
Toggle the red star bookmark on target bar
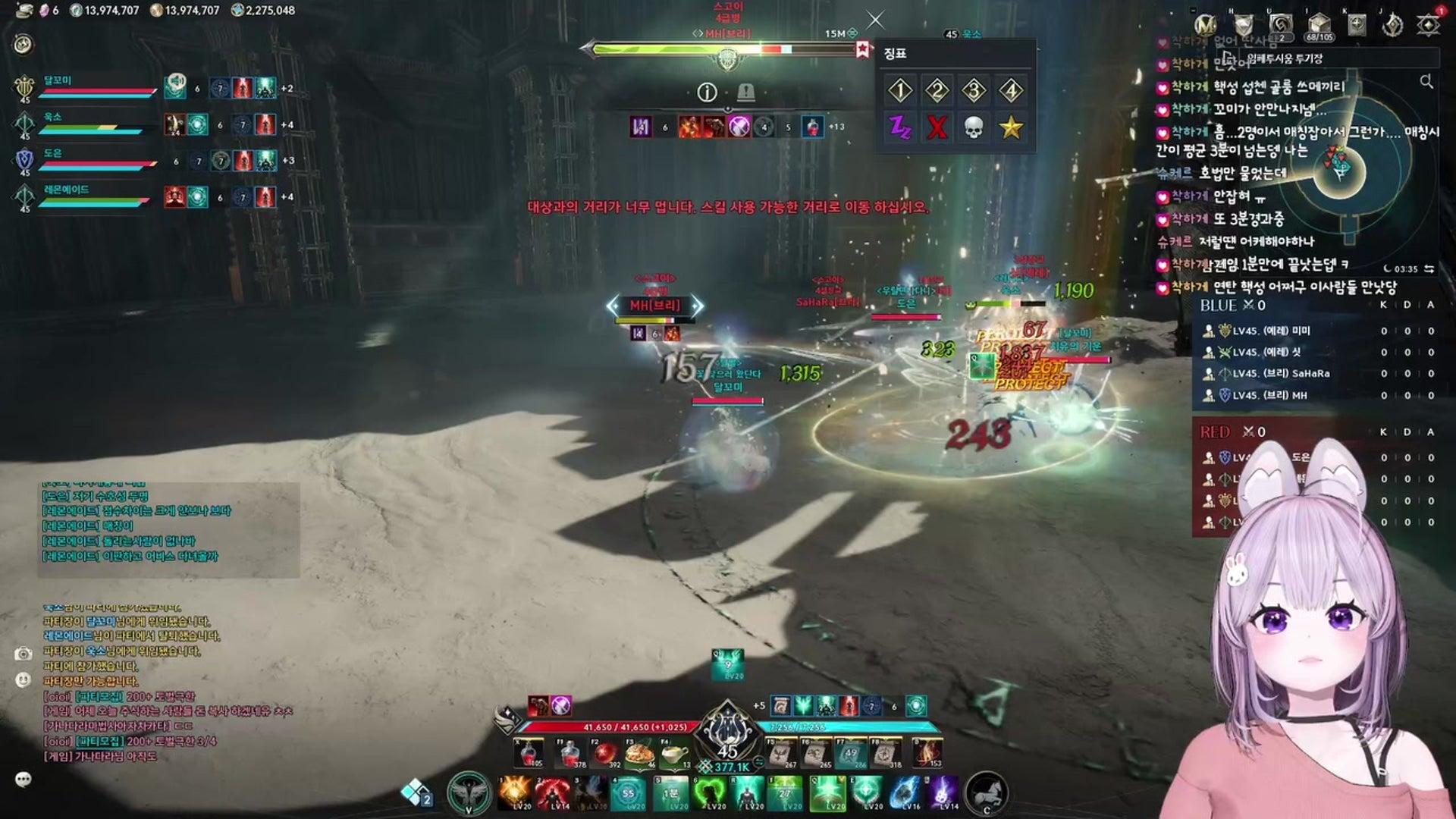coord(862,50)
